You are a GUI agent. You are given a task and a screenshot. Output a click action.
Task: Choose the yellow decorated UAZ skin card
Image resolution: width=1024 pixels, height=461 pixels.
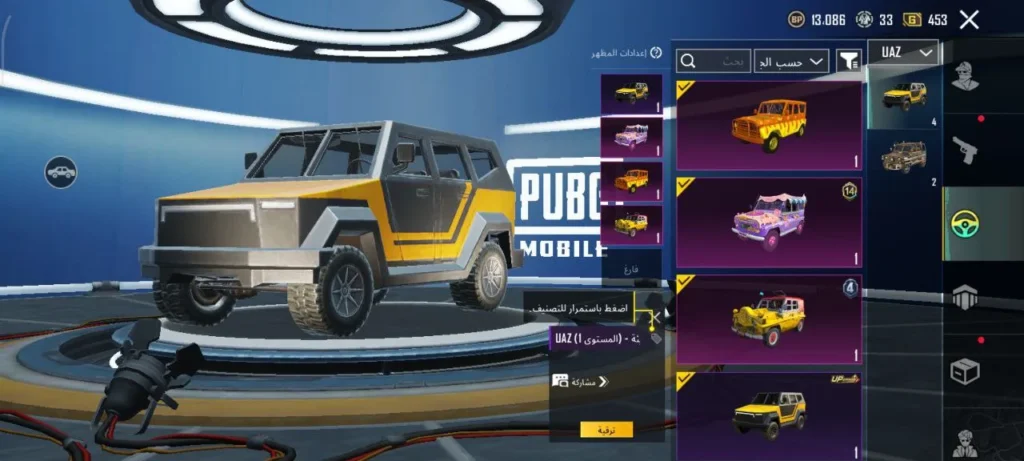coord(769,319)
